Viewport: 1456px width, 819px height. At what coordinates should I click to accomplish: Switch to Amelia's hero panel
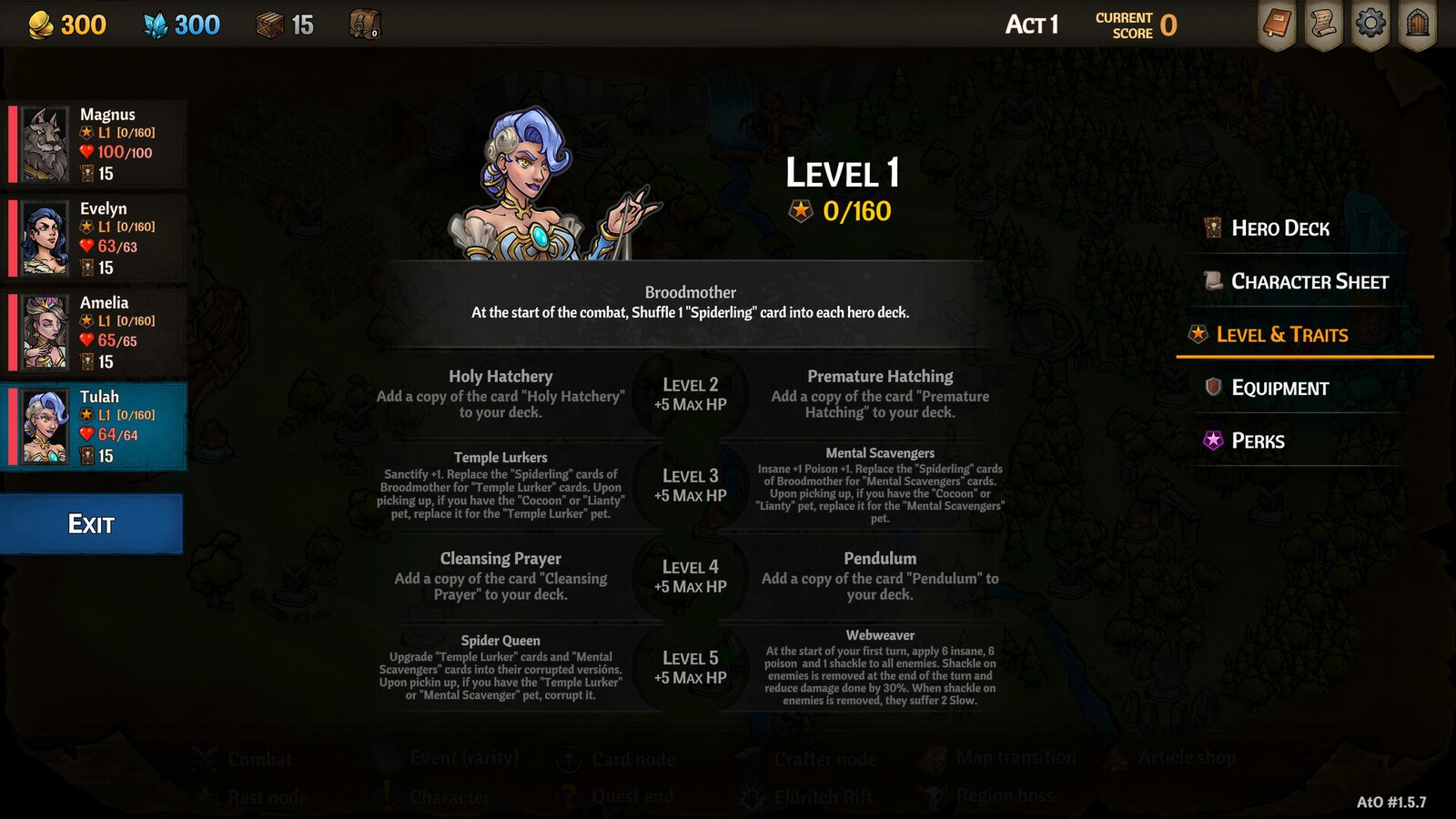(x=96, y=332)
